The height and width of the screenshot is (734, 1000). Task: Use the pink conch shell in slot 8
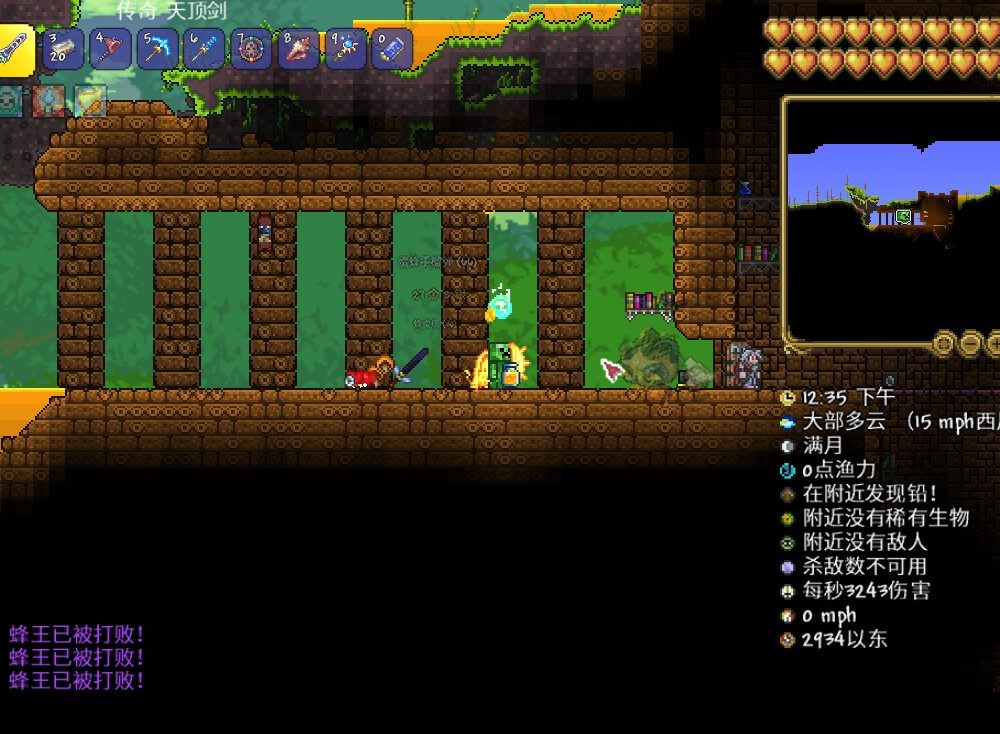pyautogui.click(x=299, y=49)
